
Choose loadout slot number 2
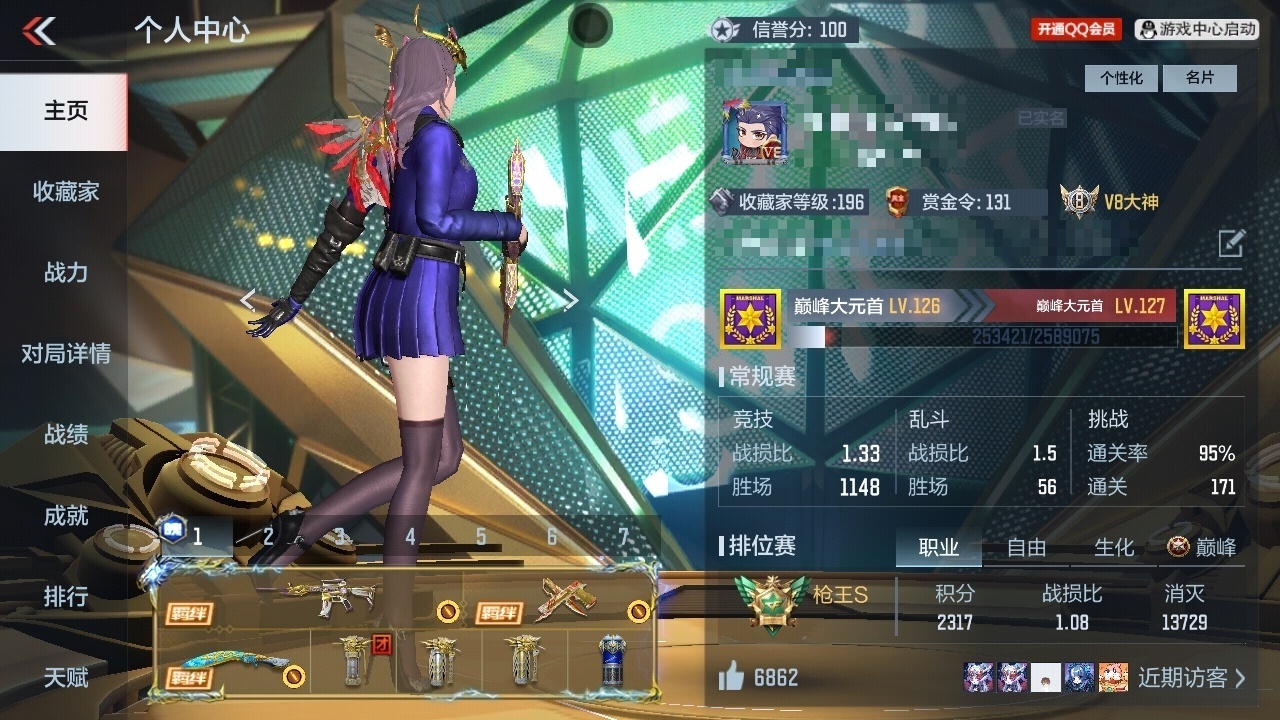coord(268,537)
